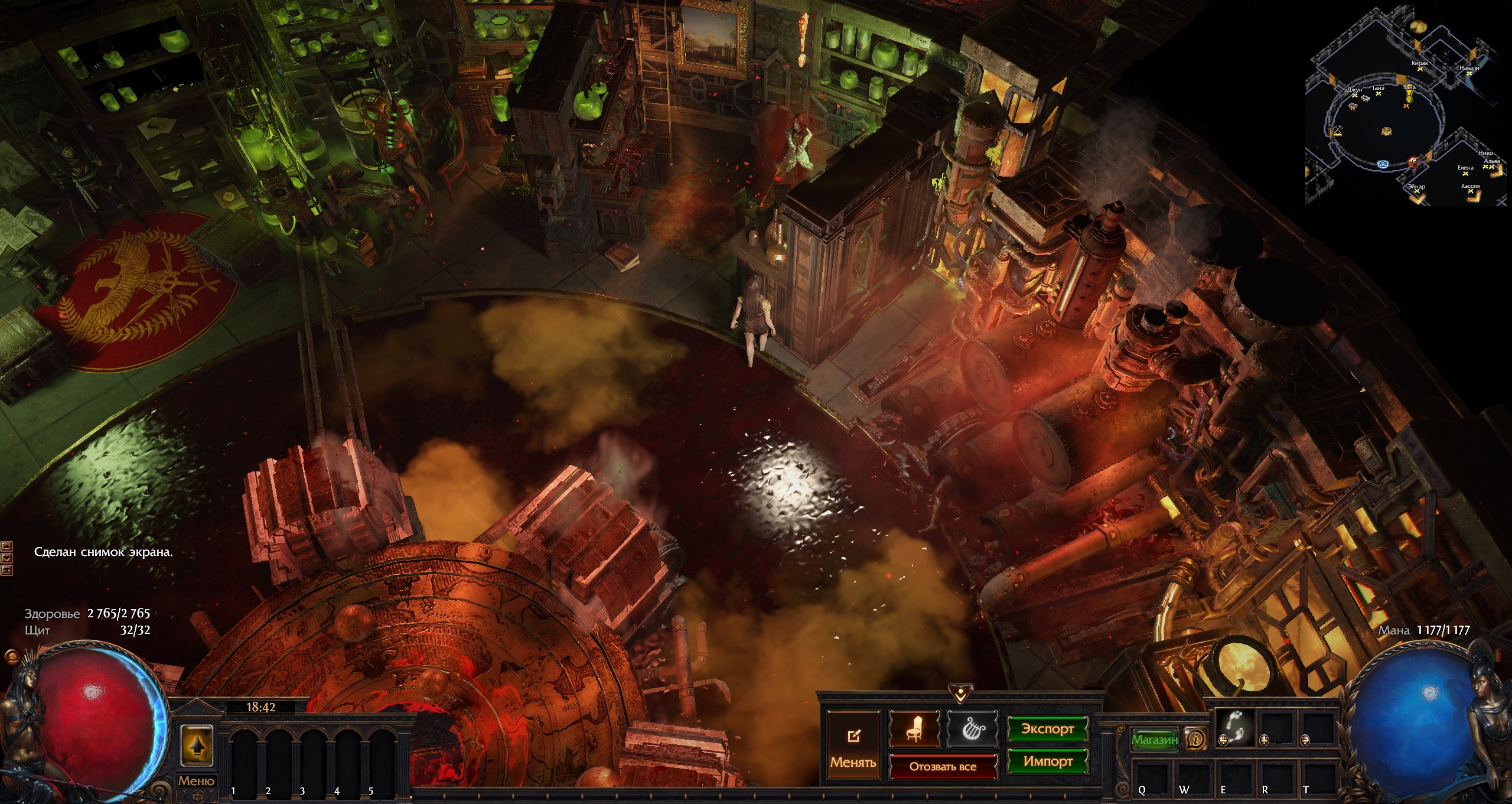Viewport: 1512px width, 804px height.
Task: Click the green Импорт button
Action: point(1048,761)
